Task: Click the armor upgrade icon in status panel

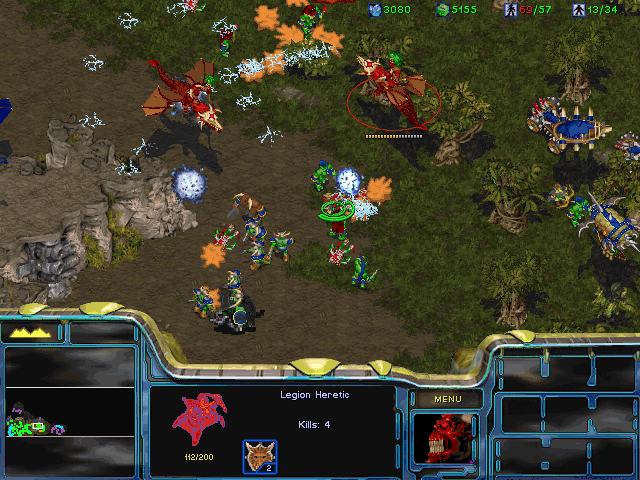Action: click(259, 456)
